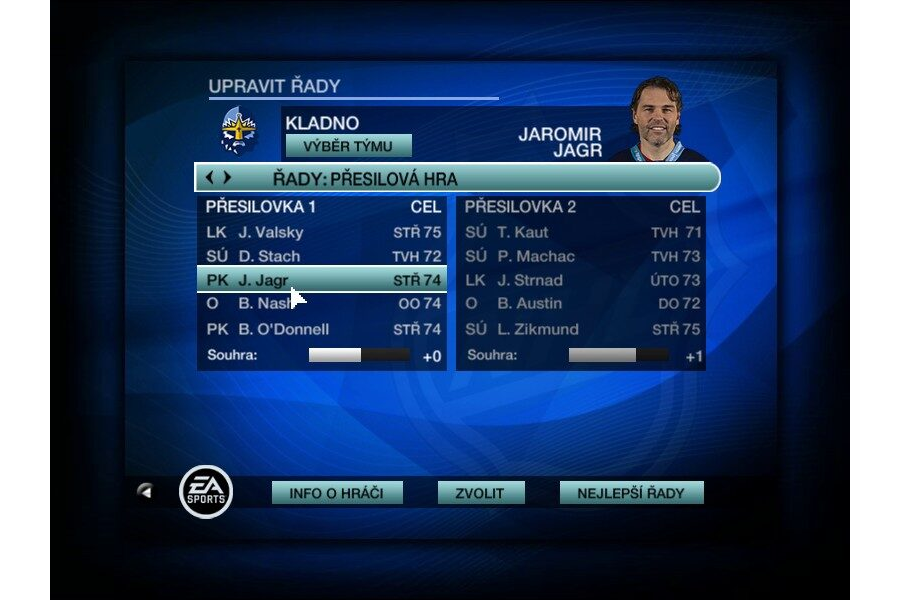Confirm with the ZVOLIT button
Viewport: 900px width, 600px height.
click(482, 493)
